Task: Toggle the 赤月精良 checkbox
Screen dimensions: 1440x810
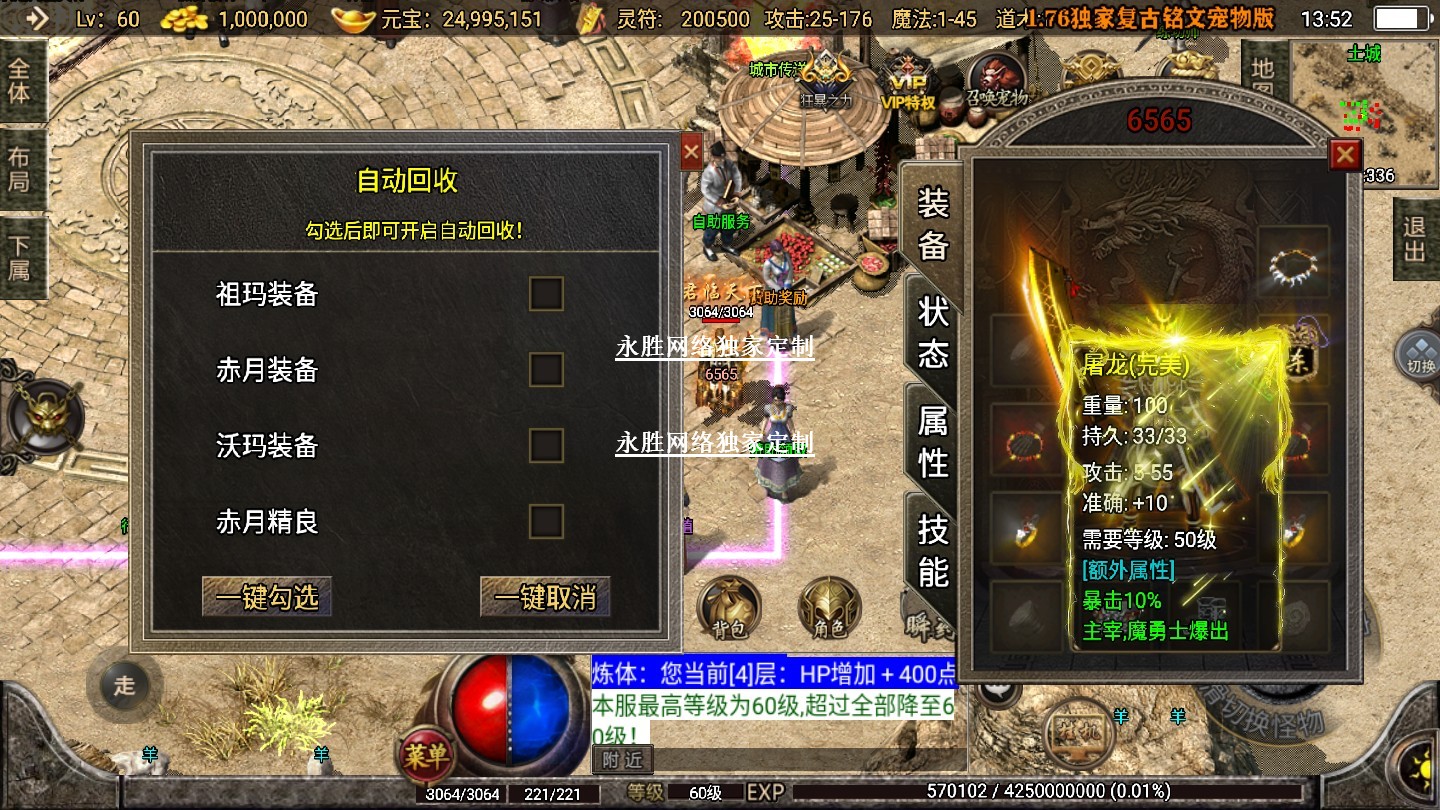Action: tap(546, 521)
